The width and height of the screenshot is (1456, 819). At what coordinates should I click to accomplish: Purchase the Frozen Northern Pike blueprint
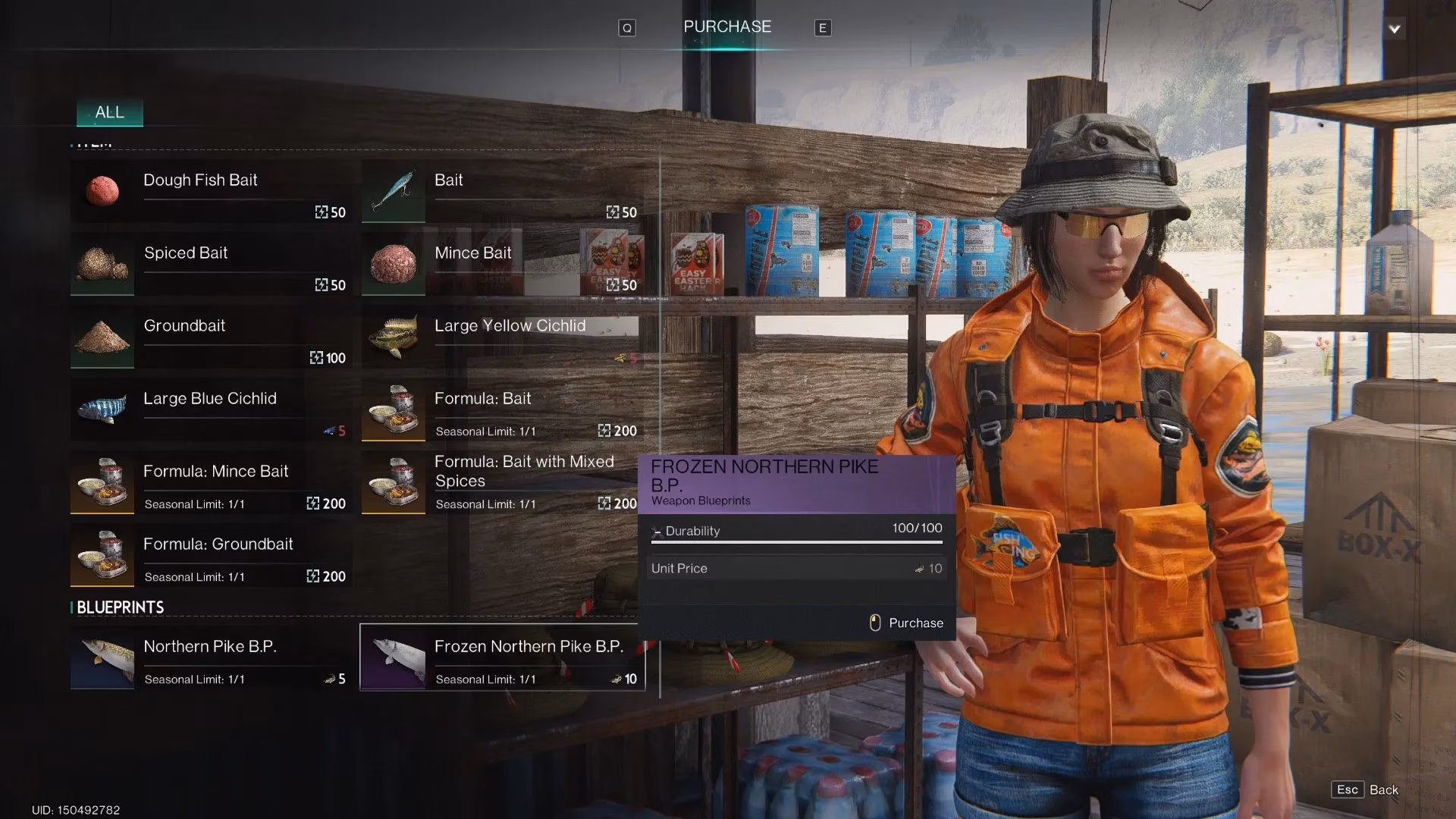[907, 623]
